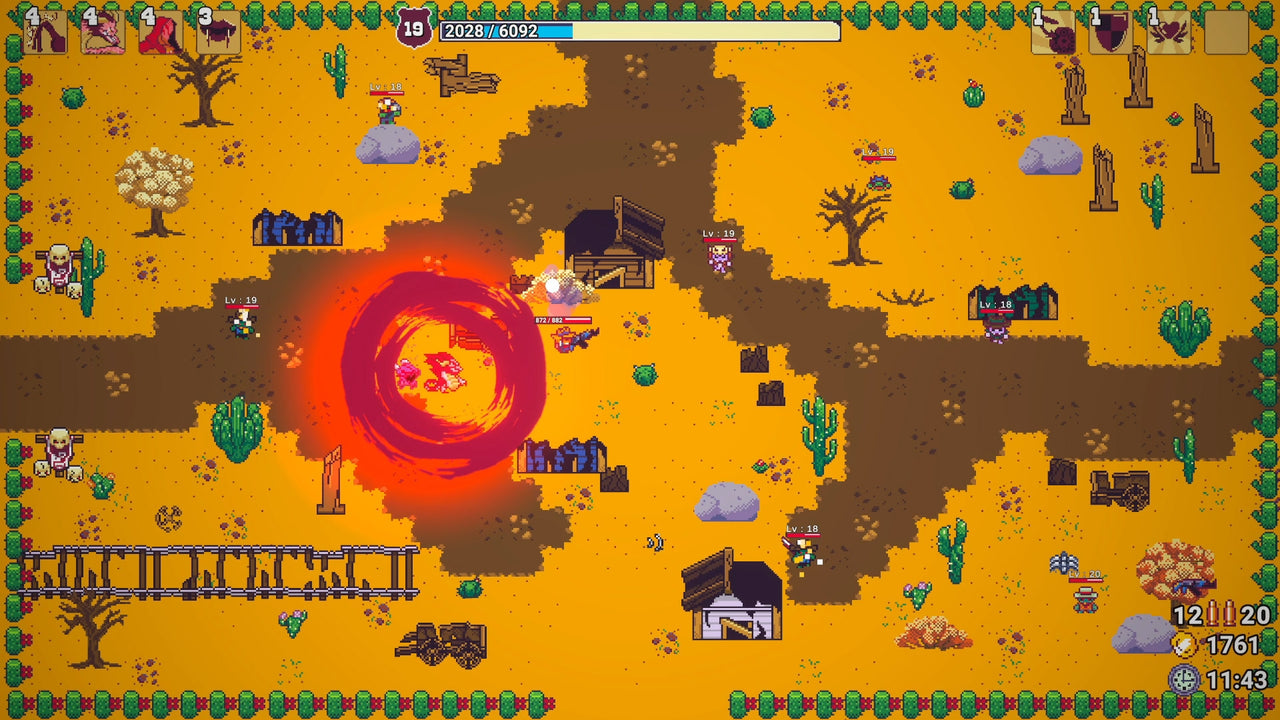Viewport: 1280px width, 720px height.
Task: Select the red hooded figure ability icon
Action: 160,32
